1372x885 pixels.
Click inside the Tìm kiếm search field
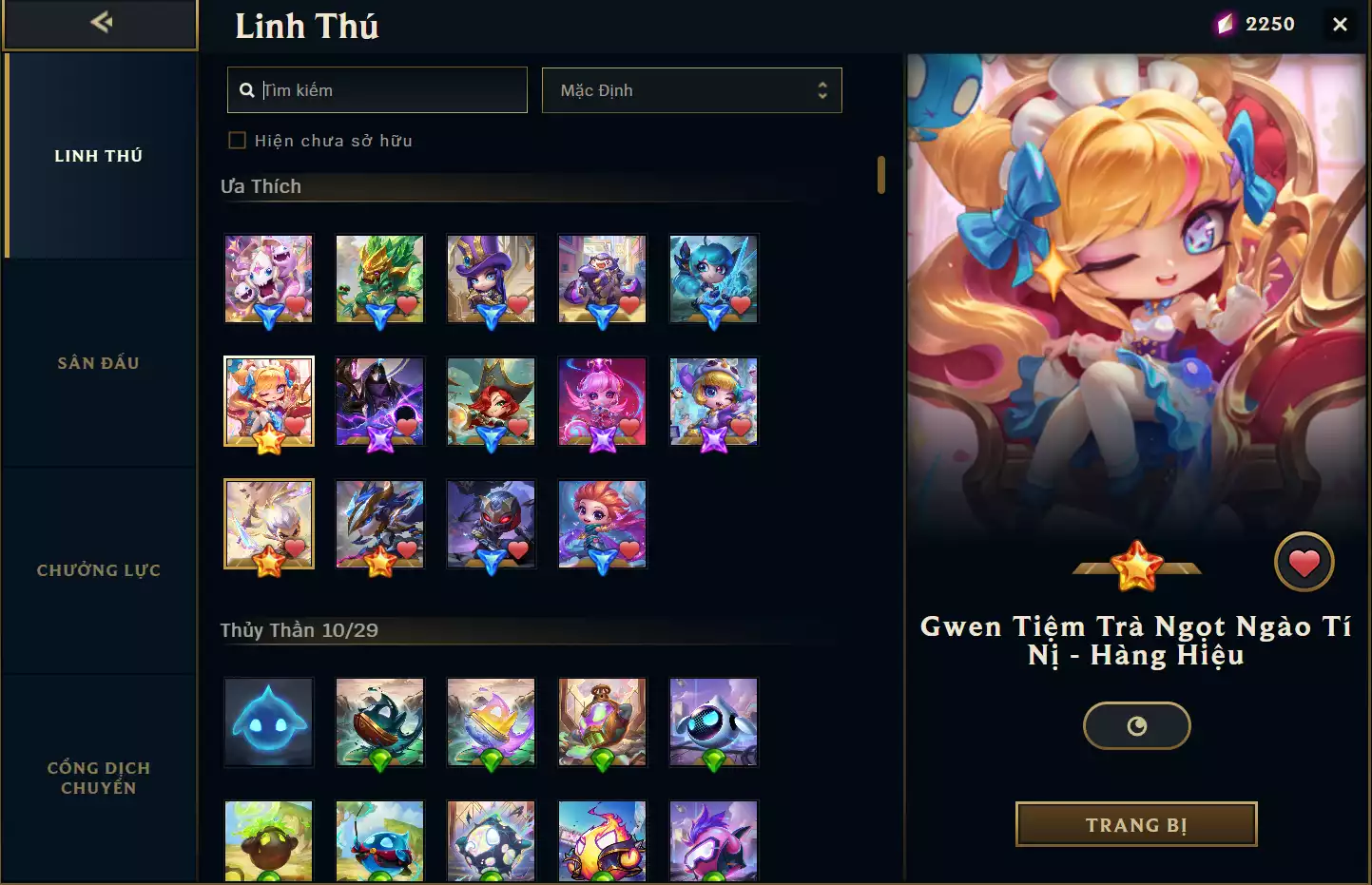[380, 89]
